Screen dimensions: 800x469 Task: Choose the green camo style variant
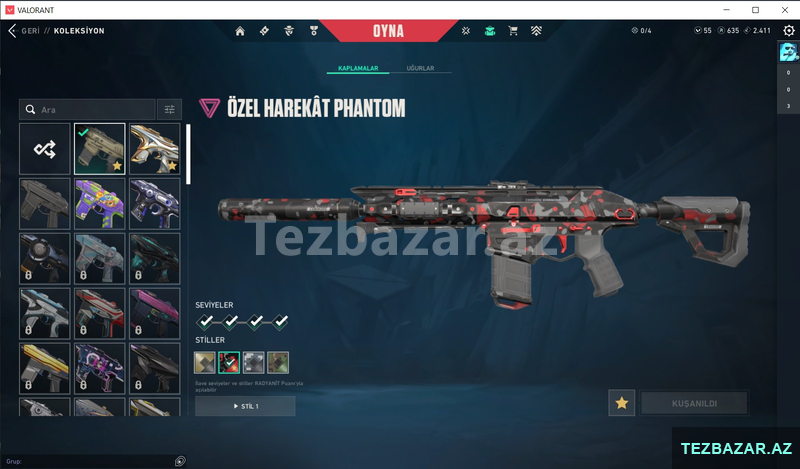point(277,362)
